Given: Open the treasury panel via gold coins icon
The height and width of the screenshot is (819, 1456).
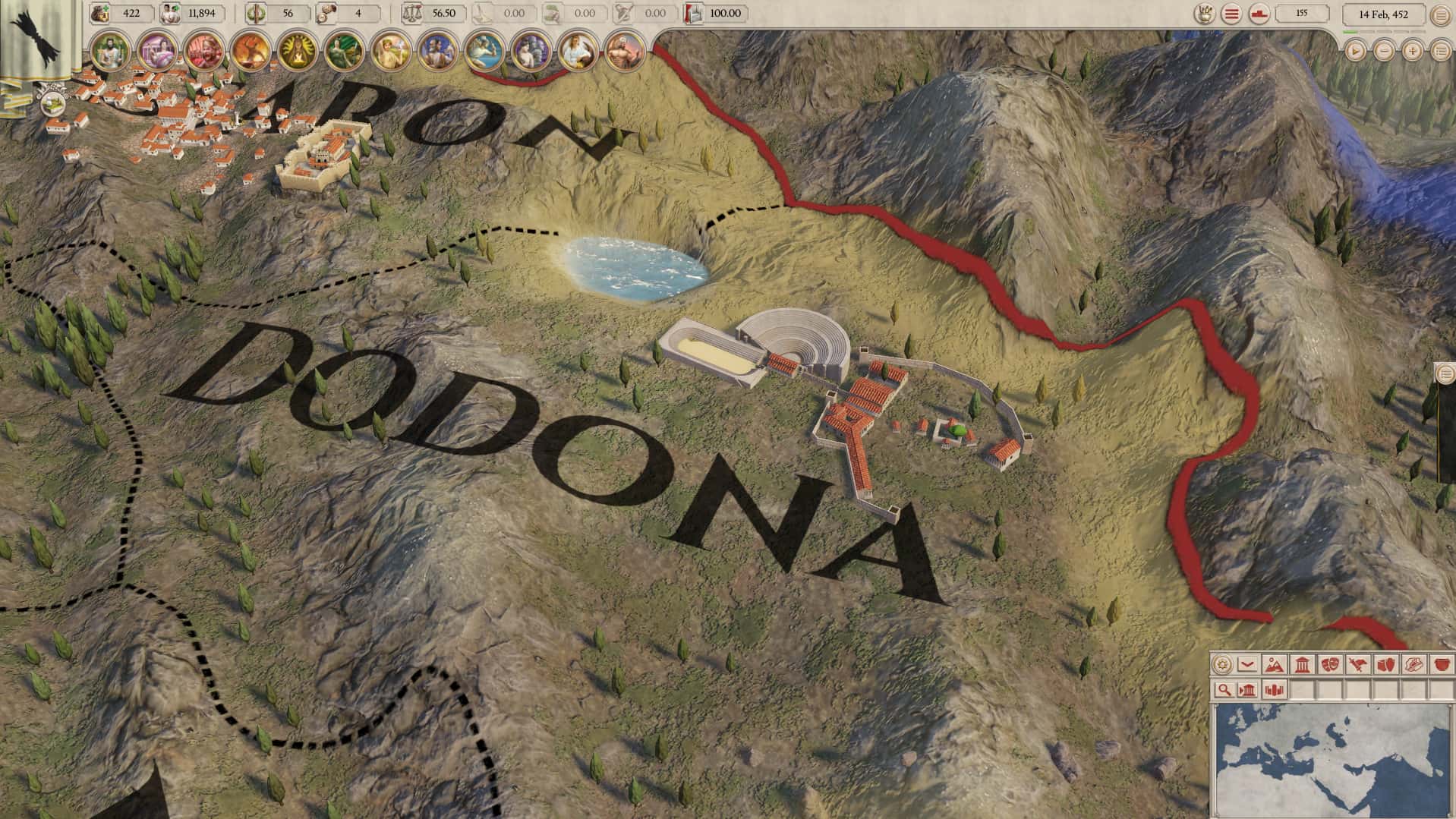Looking at the screenshot, I should pos(99,13).
